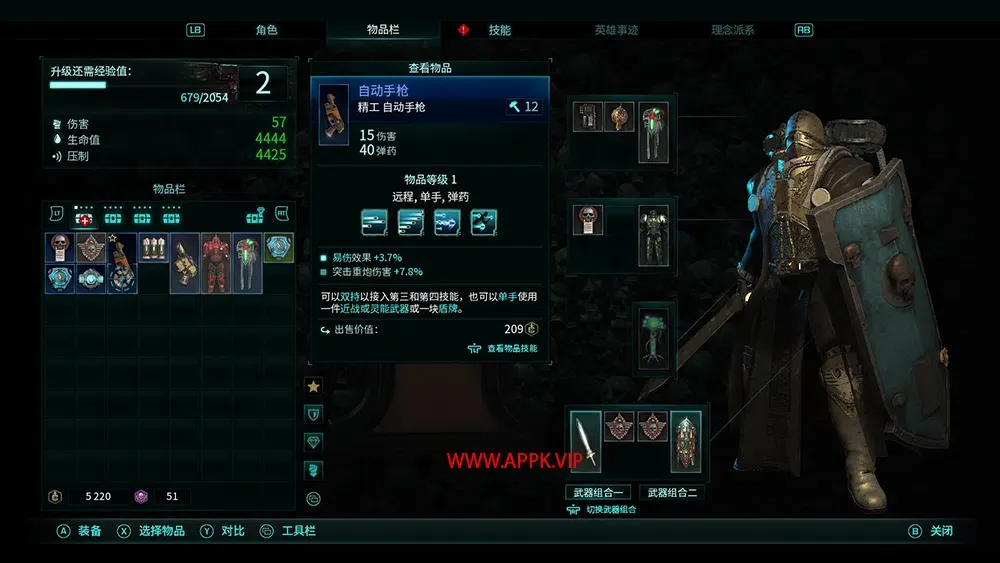1000x563 pixels.
Task: Select the equipped body armor slot
Action: pos(654,236)
